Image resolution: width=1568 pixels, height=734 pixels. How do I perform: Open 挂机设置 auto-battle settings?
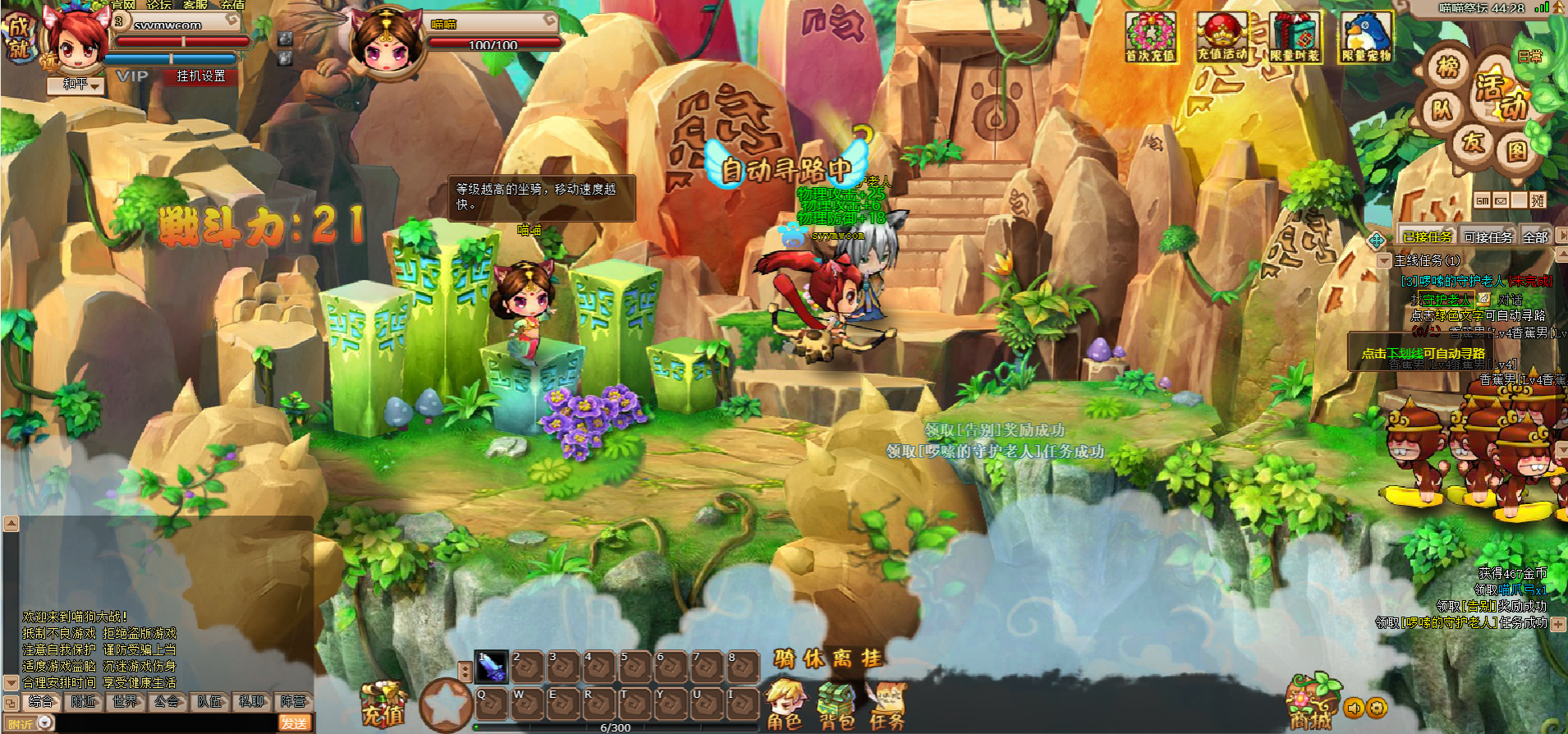point(200,76)
